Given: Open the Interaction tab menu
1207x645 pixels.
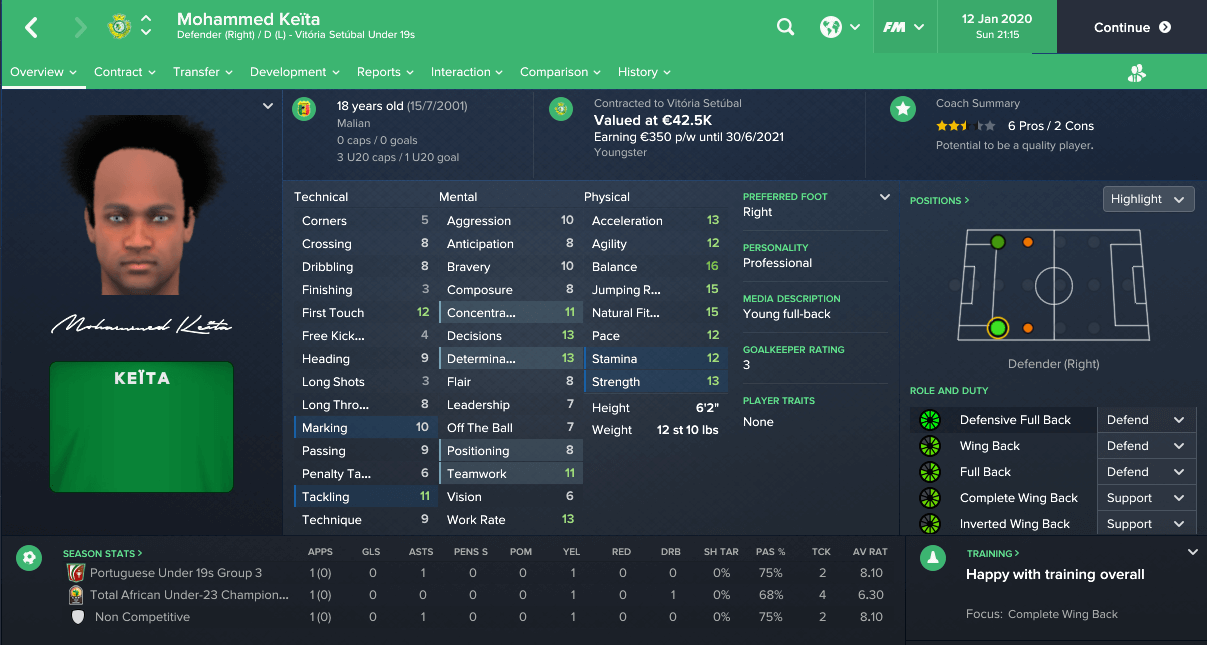Looking at the screenshot, I should coord(468,72).
